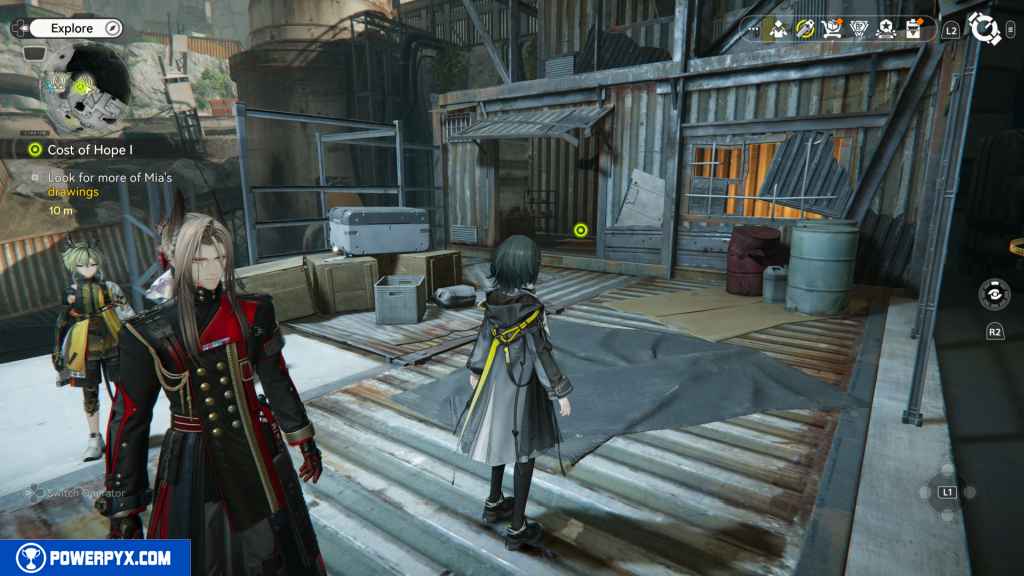
Task: Activate the eye scan icon
Action: pyautogui.click(x=993, y=296)
